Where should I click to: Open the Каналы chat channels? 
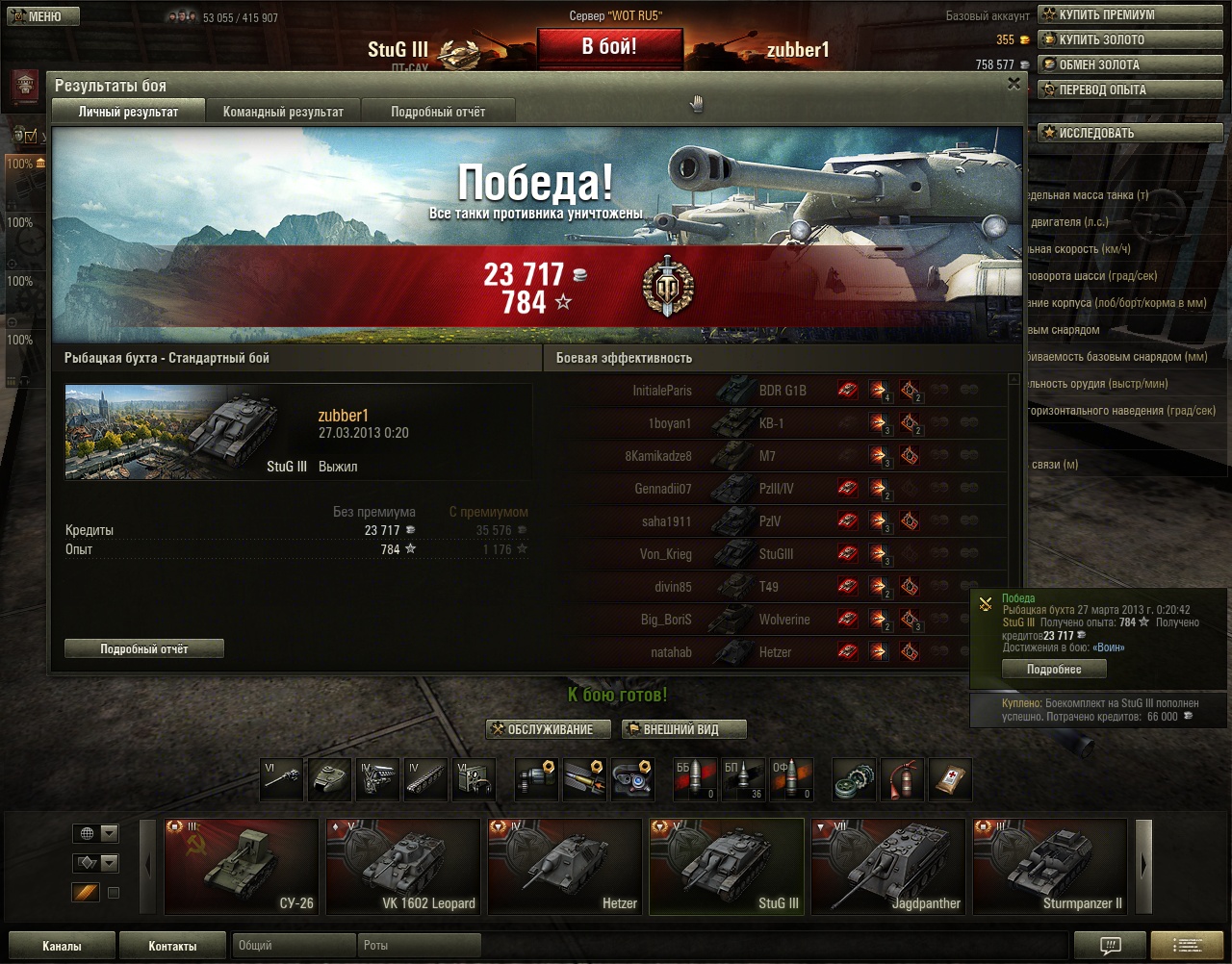pyautogui.click(x=62, y=946)
